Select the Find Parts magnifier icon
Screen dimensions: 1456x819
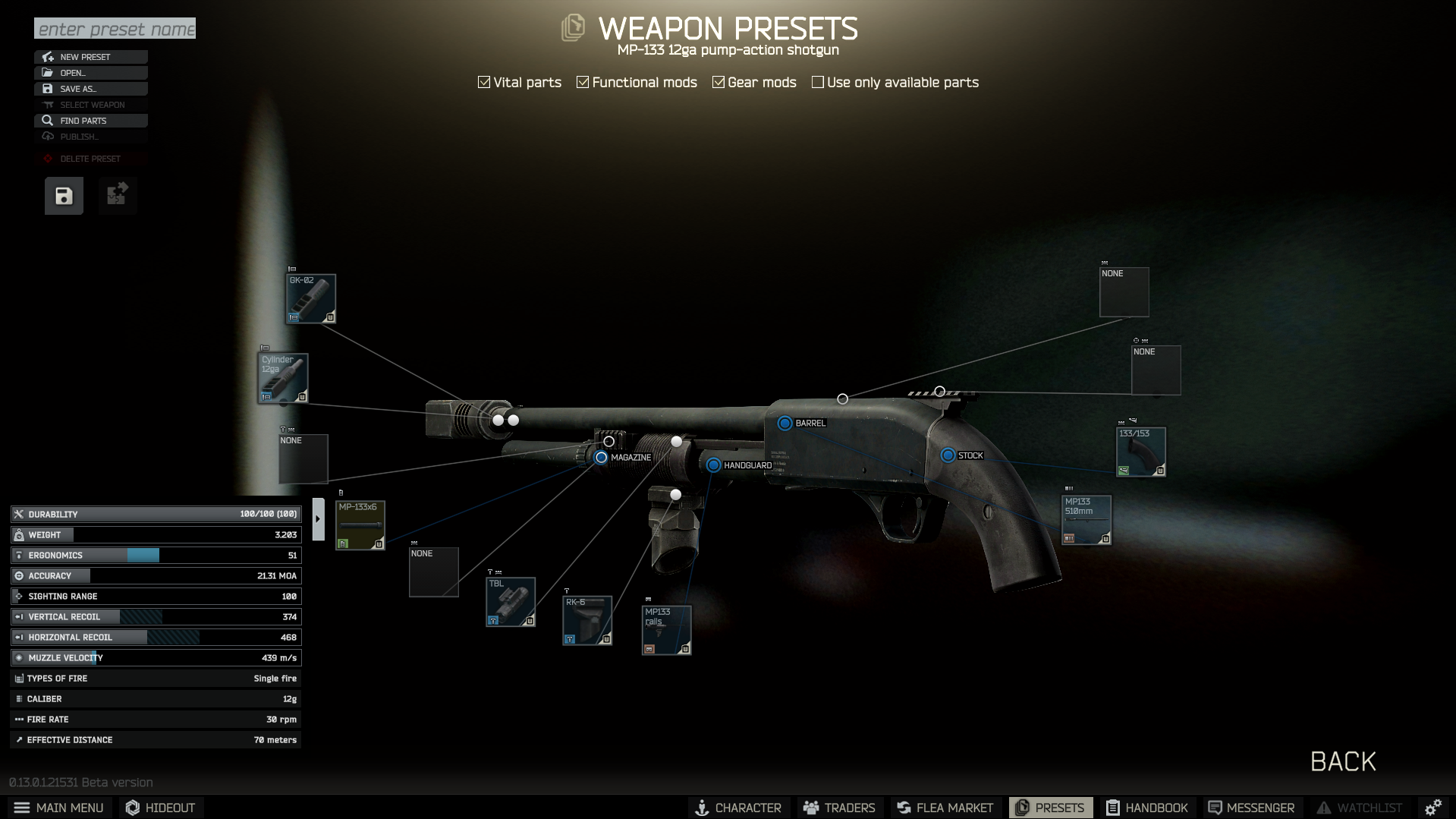pos(48,120)
